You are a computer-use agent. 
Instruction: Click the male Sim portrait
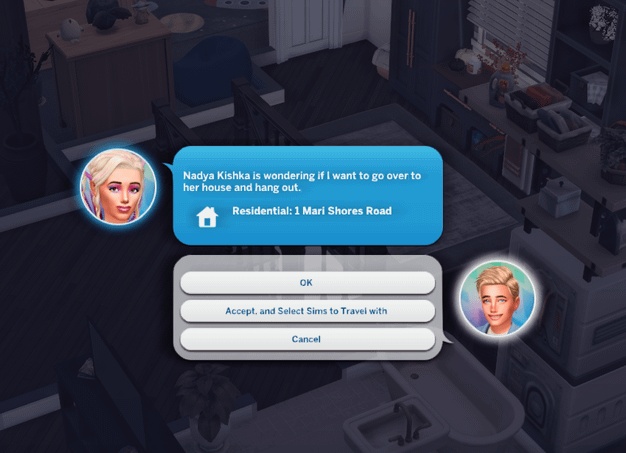[x=497, y=299]
